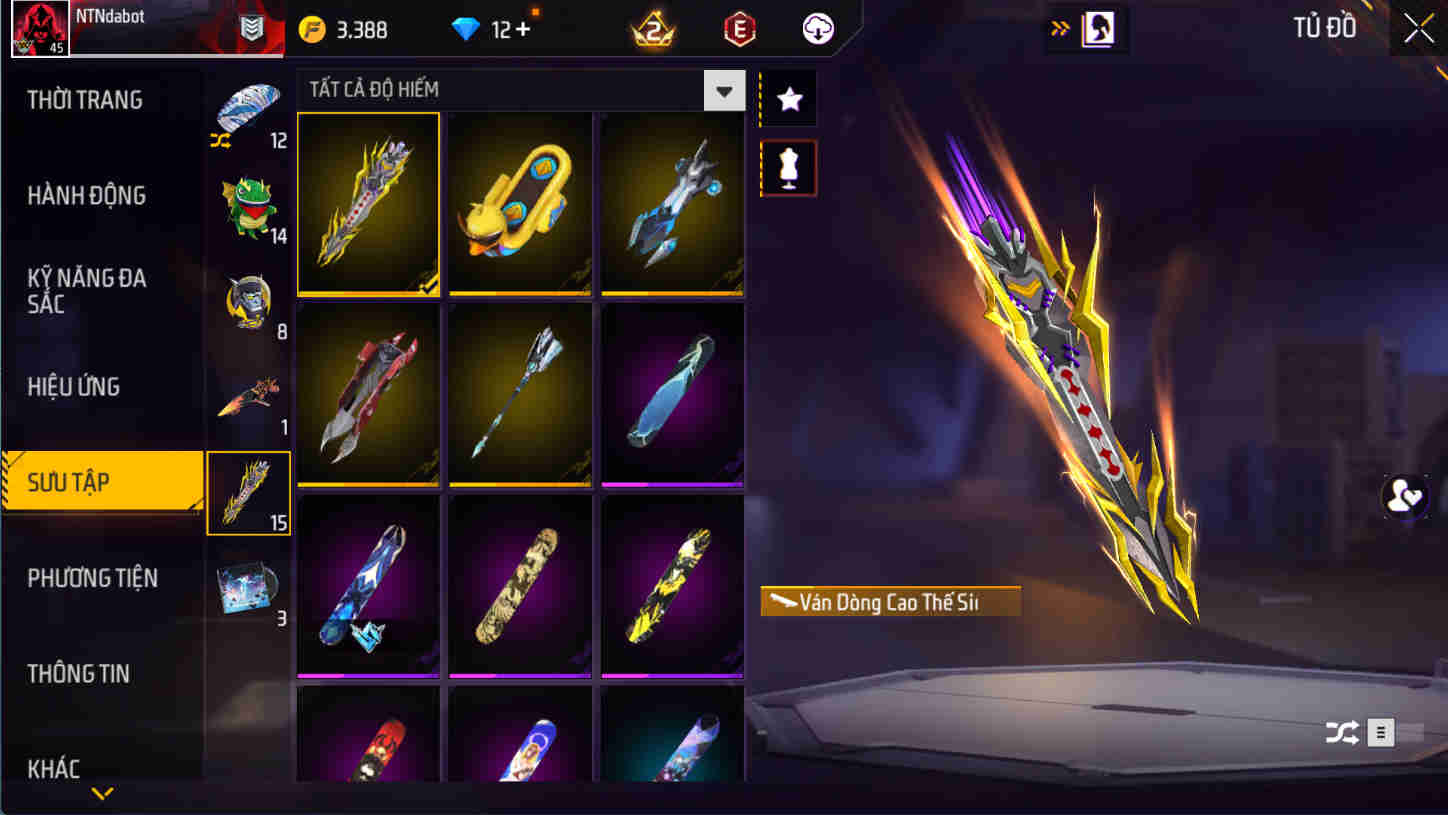Collapse the panel using the double-arrow icon

click(1059, 29)
